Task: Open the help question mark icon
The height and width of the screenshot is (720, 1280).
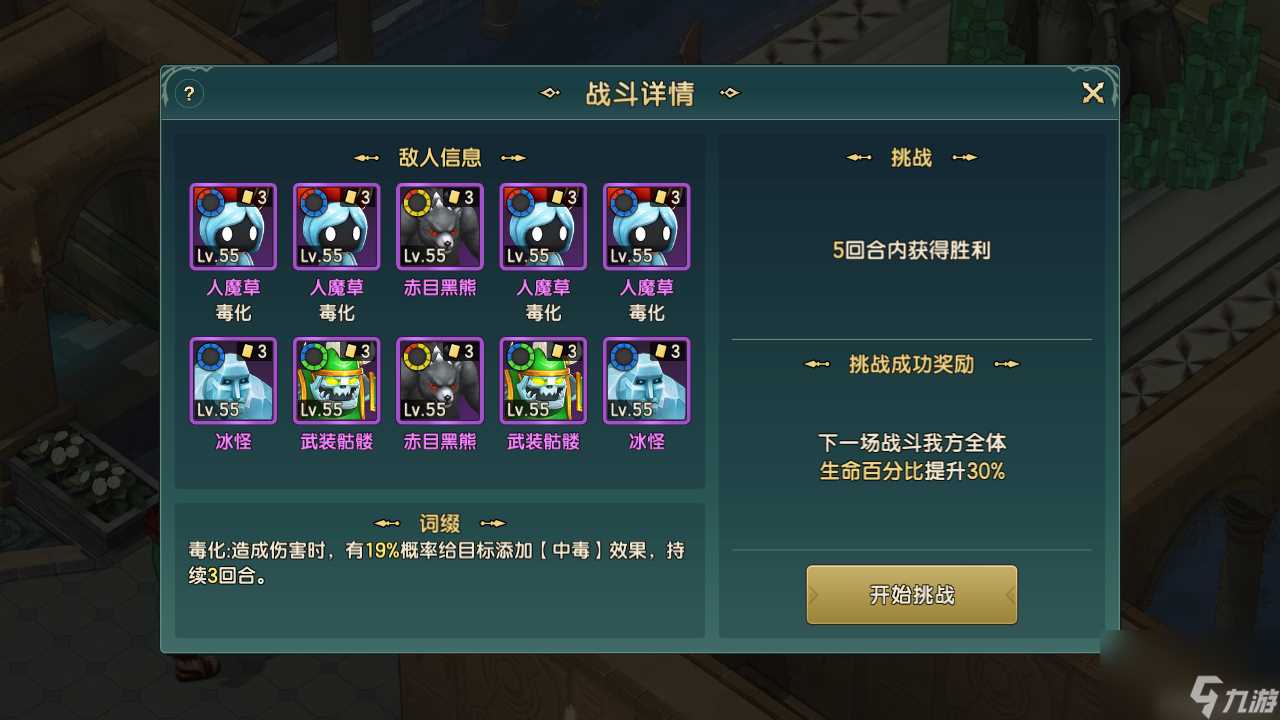Action: (189, 93)
